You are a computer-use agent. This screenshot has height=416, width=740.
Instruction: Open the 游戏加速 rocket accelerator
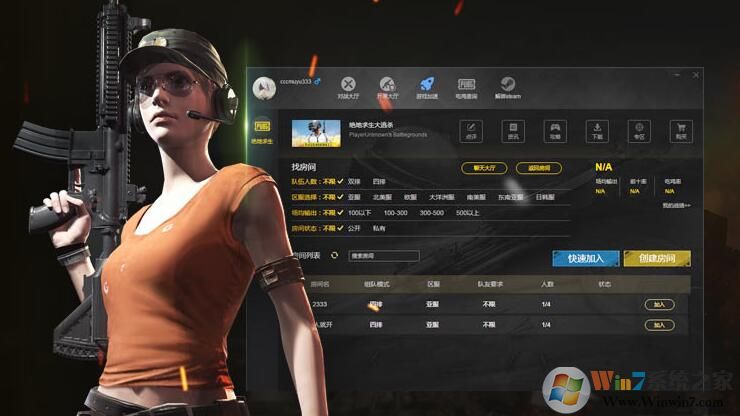pyautogui.click(x=426, y=88)
